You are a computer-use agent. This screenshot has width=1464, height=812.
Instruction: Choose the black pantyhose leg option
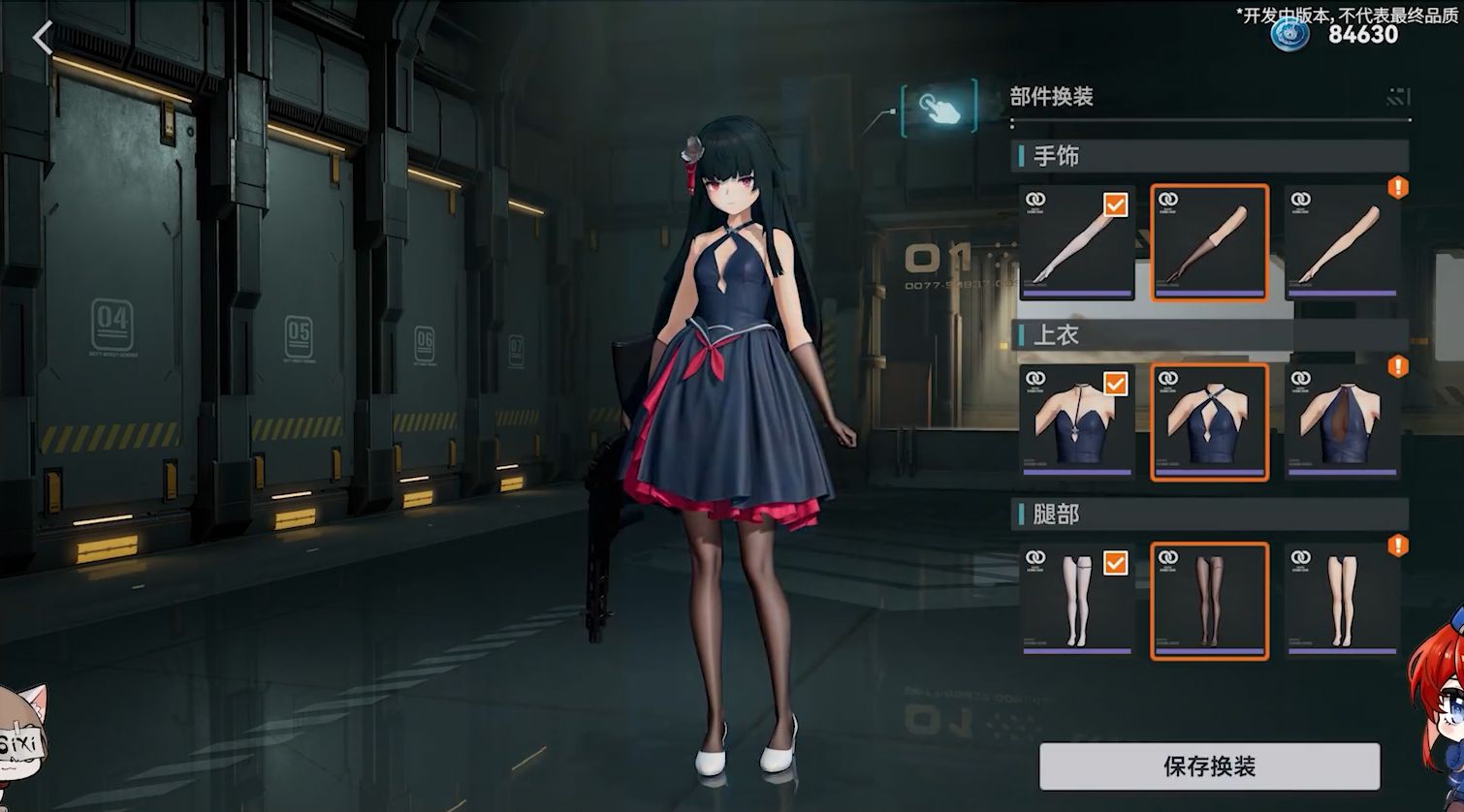(x=1209, y=601)
